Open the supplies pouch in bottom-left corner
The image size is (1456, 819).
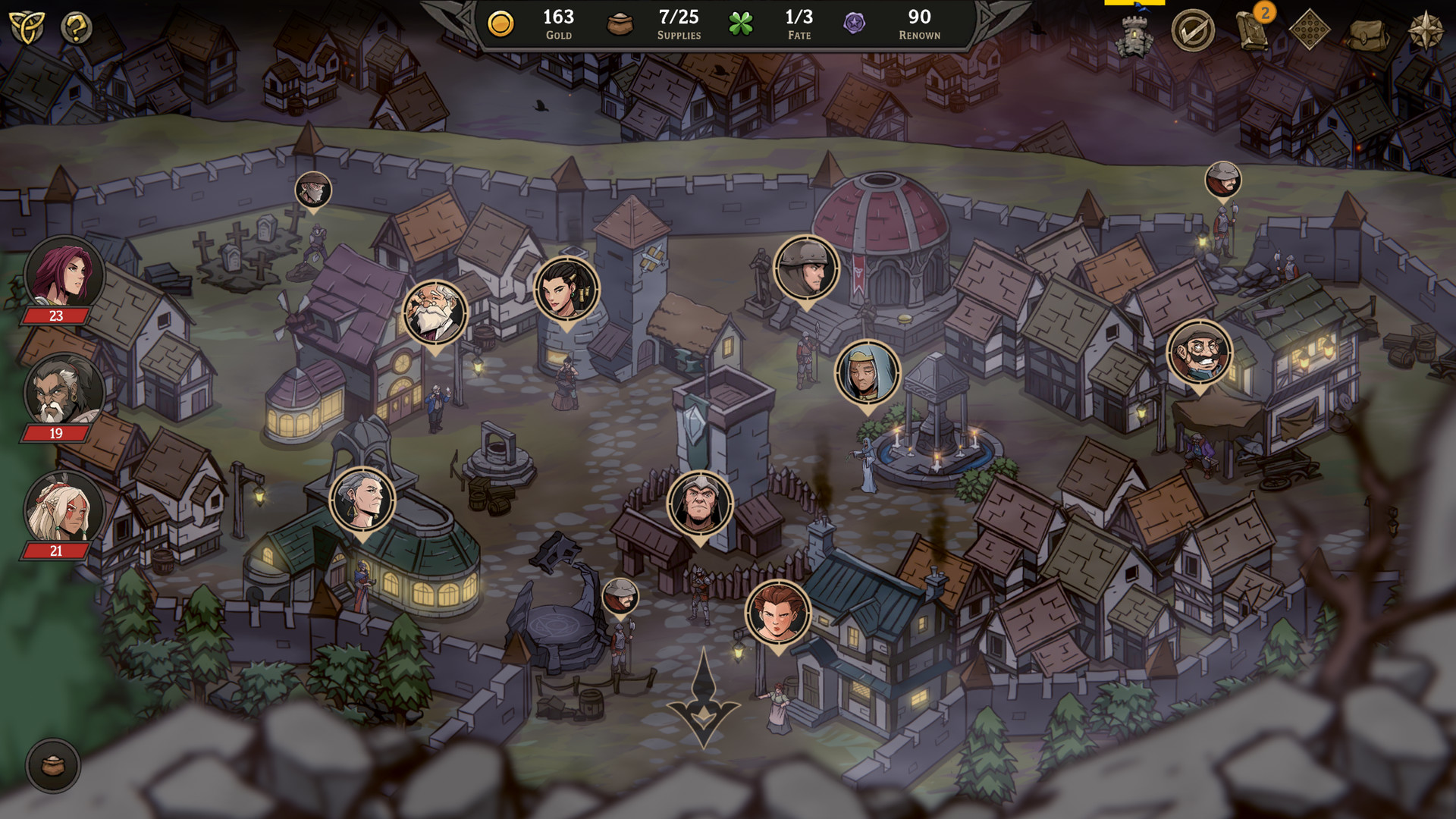point(55,767)
